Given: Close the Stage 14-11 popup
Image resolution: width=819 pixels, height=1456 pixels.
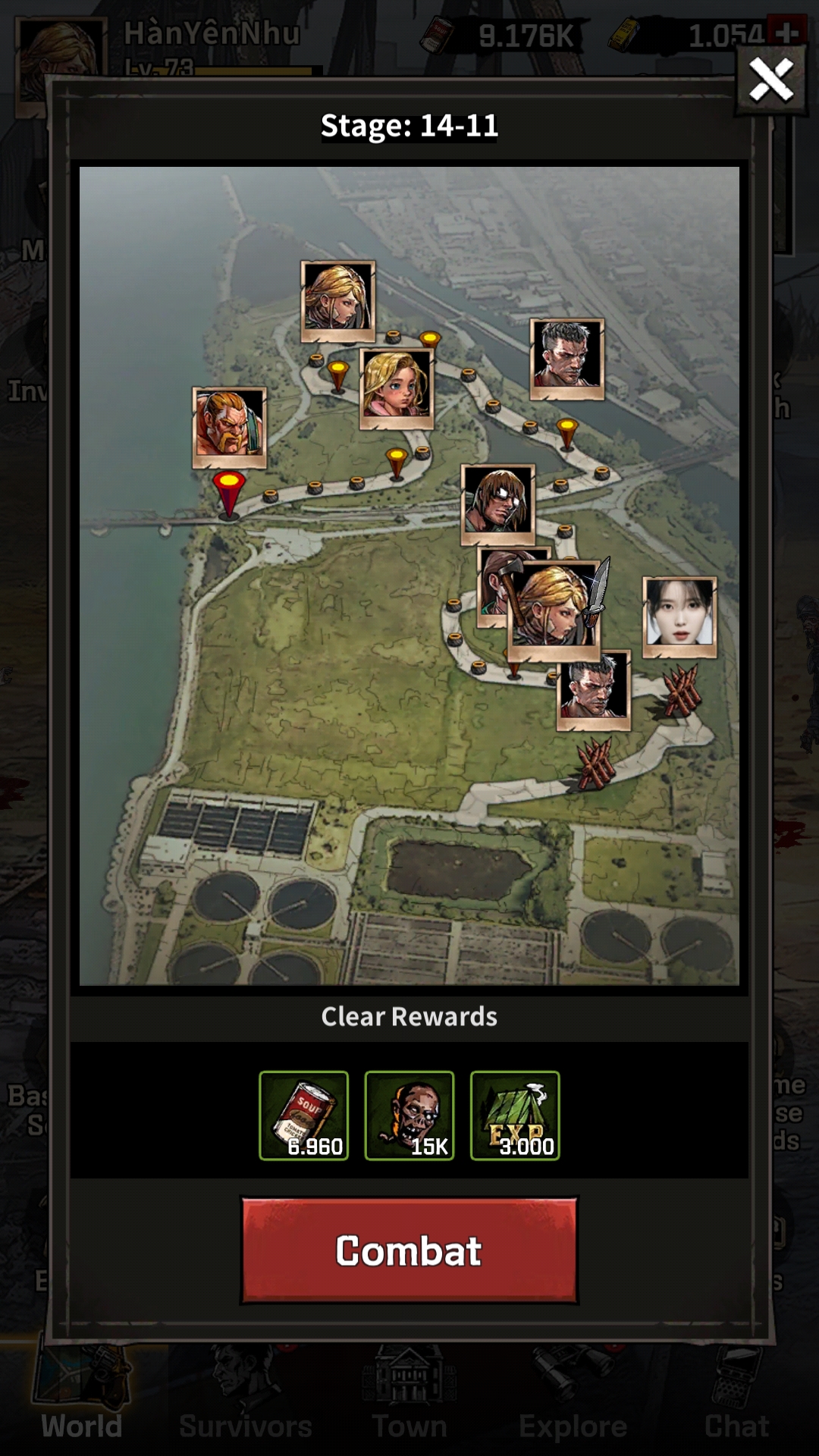Looking at the screenshot, I should pos(770,80).
